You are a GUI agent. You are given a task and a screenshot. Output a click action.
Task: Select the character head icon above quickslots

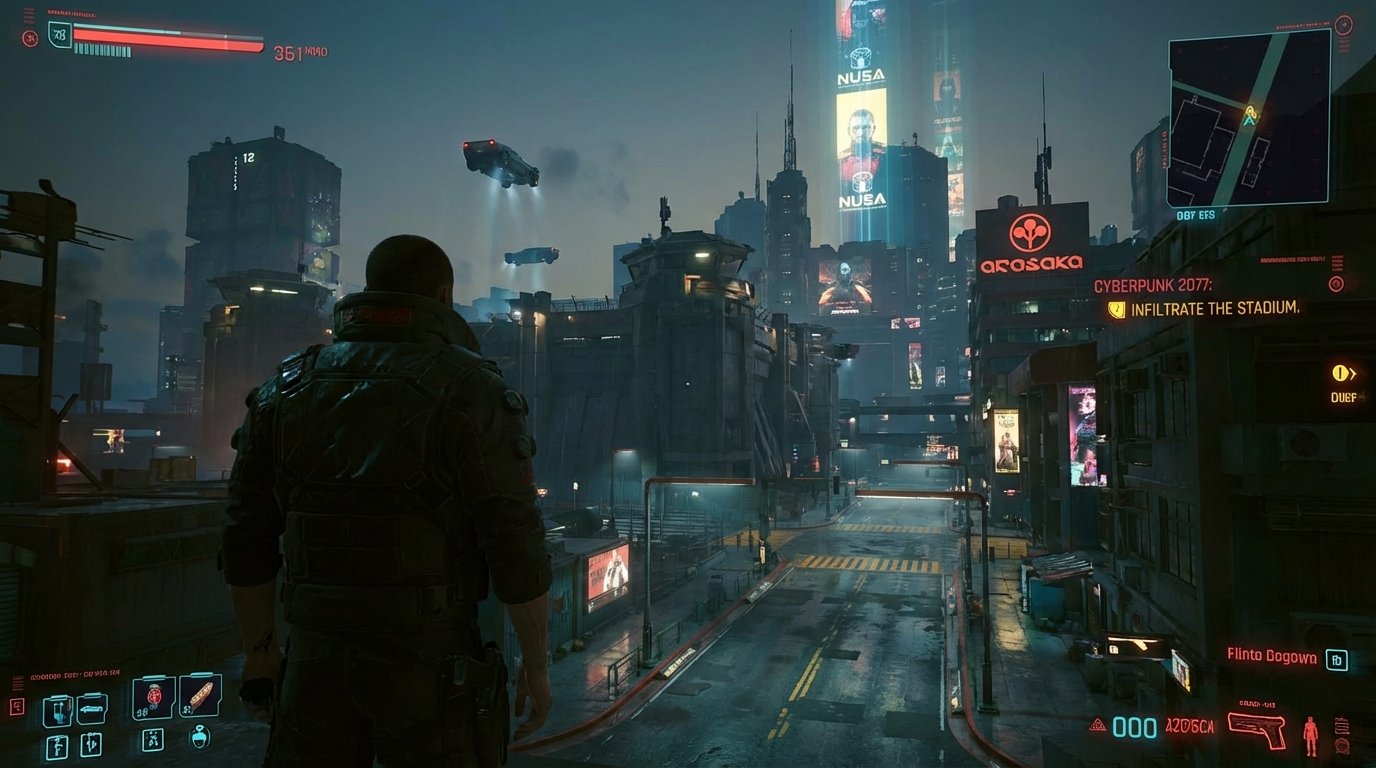coord(200,740)
